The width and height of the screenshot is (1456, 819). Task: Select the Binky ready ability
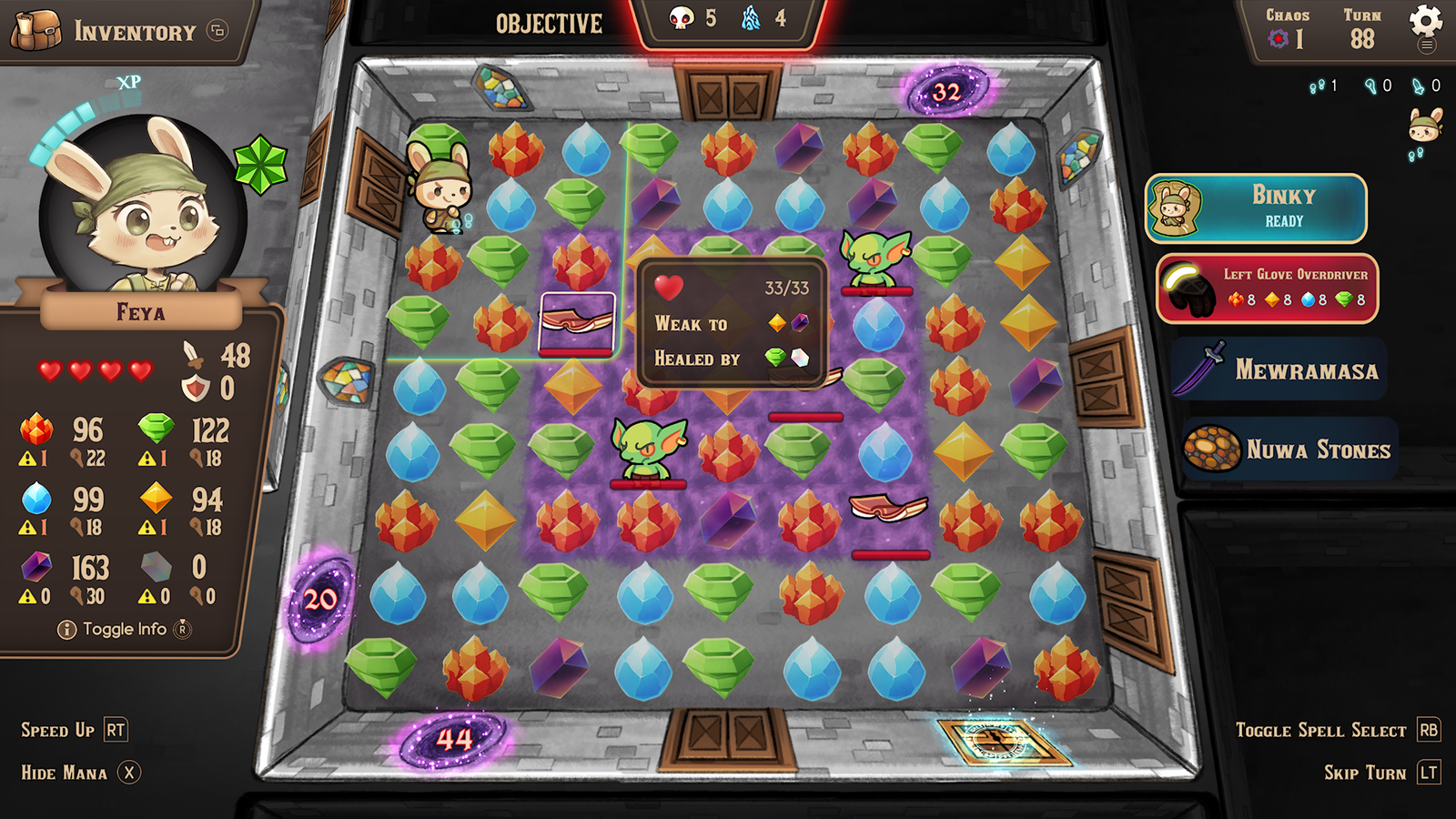[1256, 208]
